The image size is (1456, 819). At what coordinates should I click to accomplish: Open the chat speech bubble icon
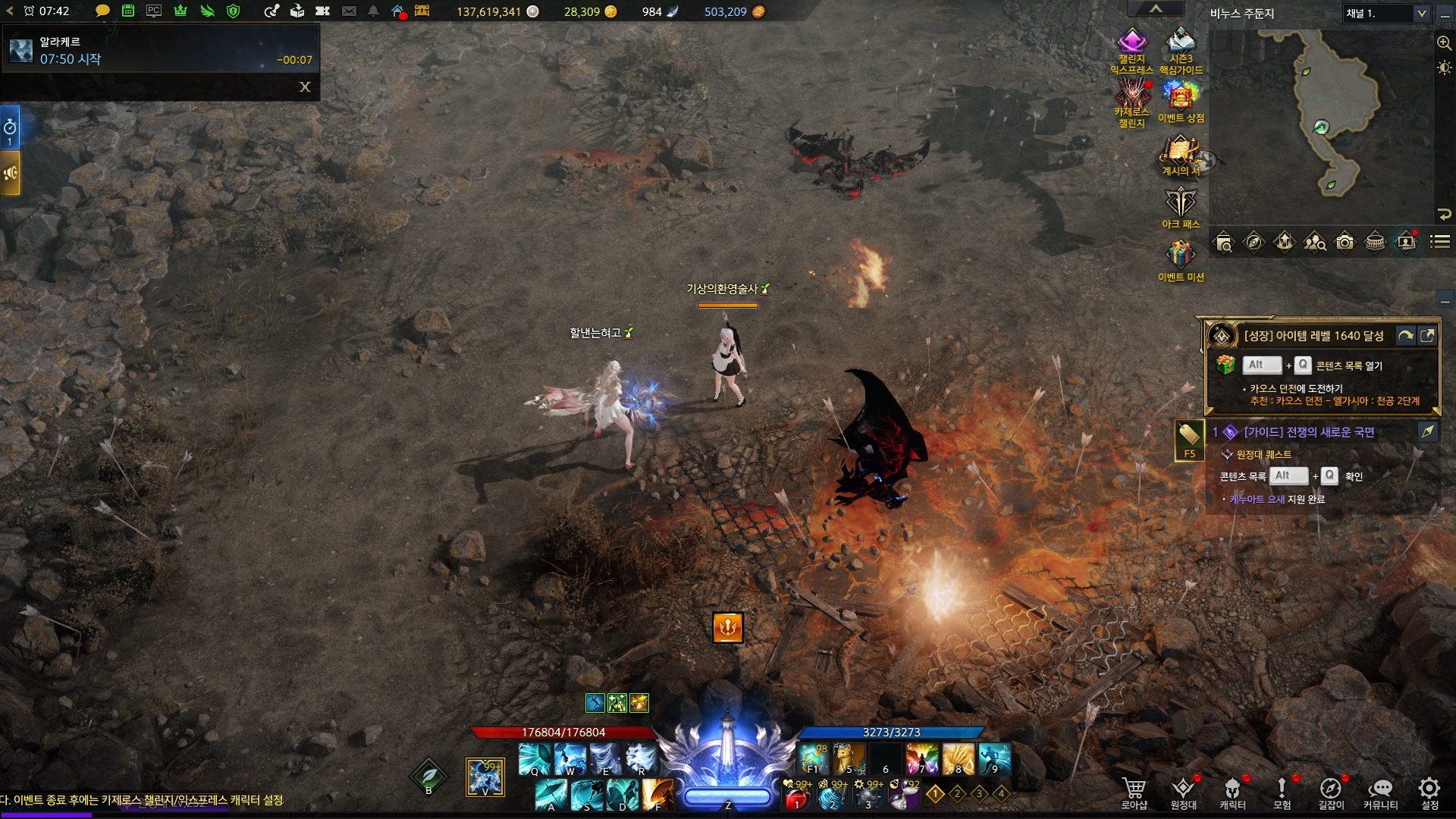point(102,11)
